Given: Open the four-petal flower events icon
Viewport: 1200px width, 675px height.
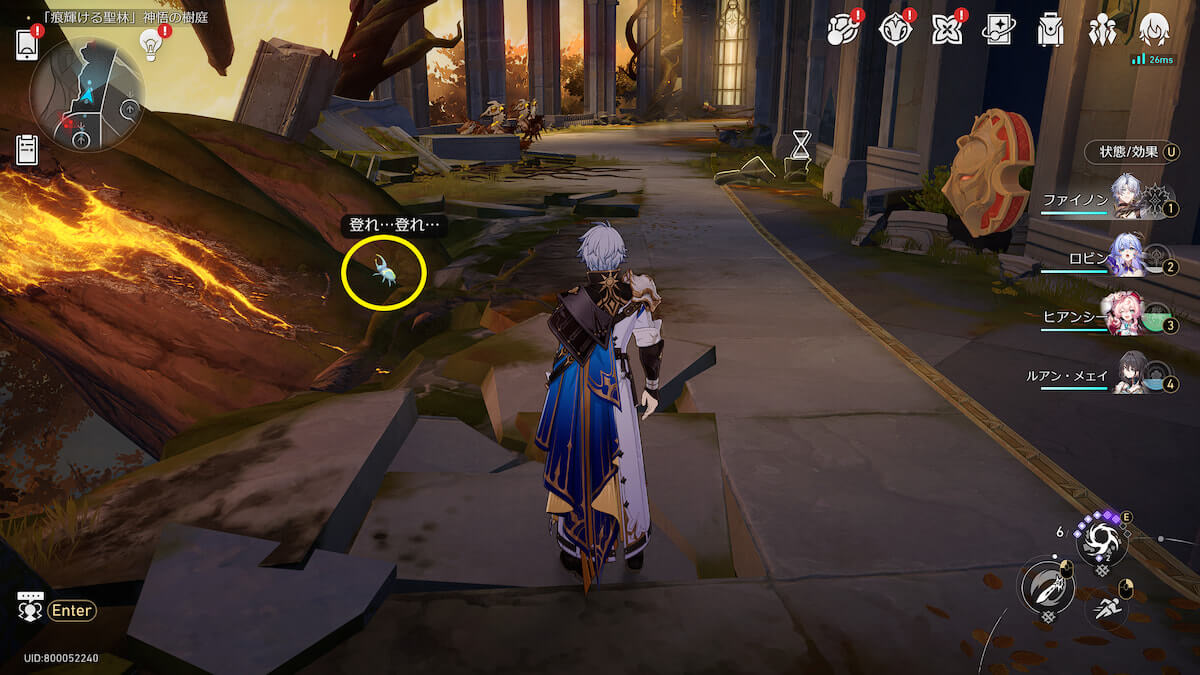Looking at the screenshot, I should (x=946, y=30).
